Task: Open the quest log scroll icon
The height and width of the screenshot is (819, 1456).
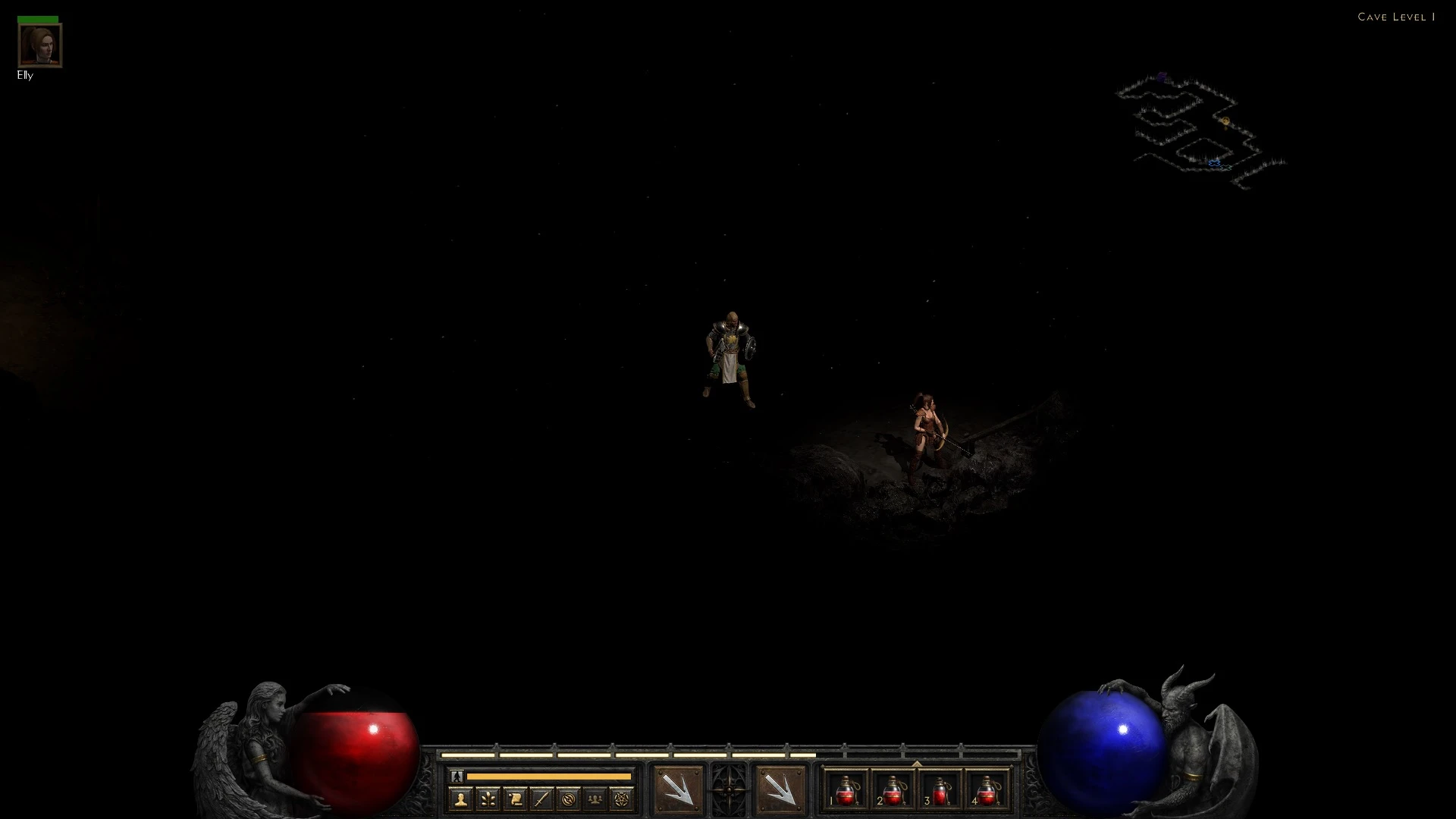Action: (514, 798)
